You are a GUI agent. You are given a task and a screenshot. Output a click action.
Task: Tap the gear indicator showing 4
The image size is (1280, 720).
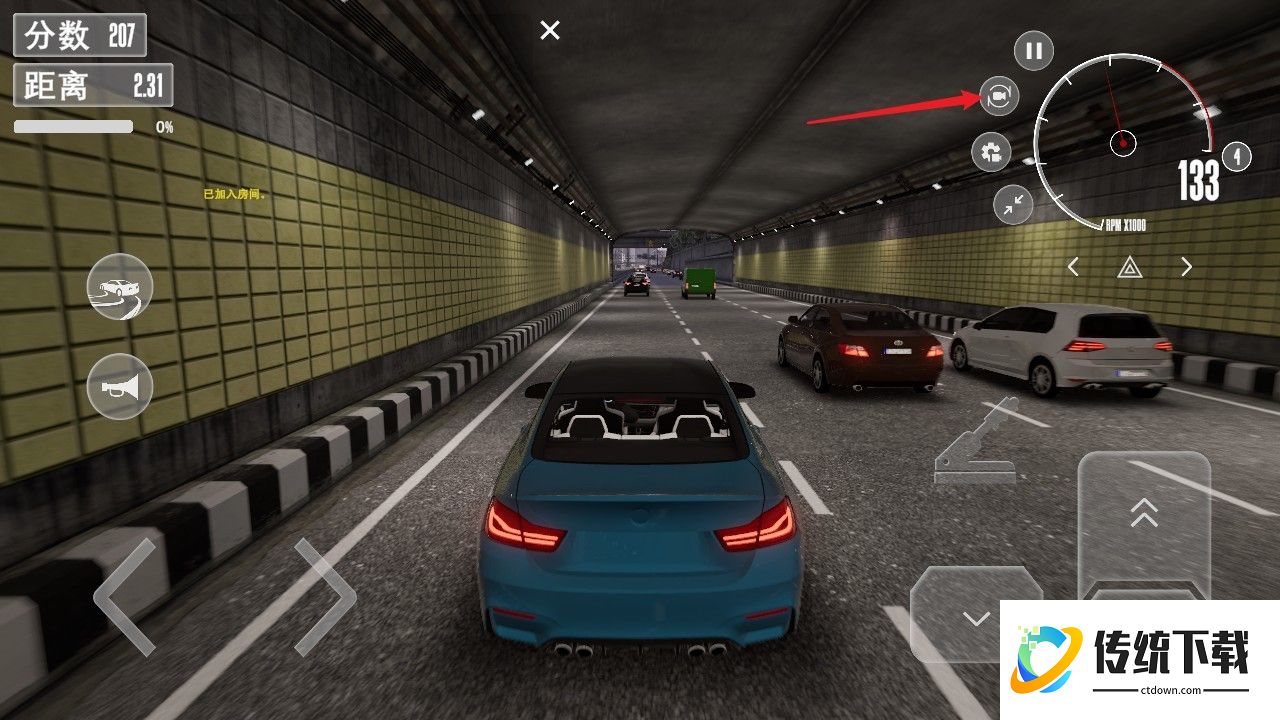coord(1237,157)
